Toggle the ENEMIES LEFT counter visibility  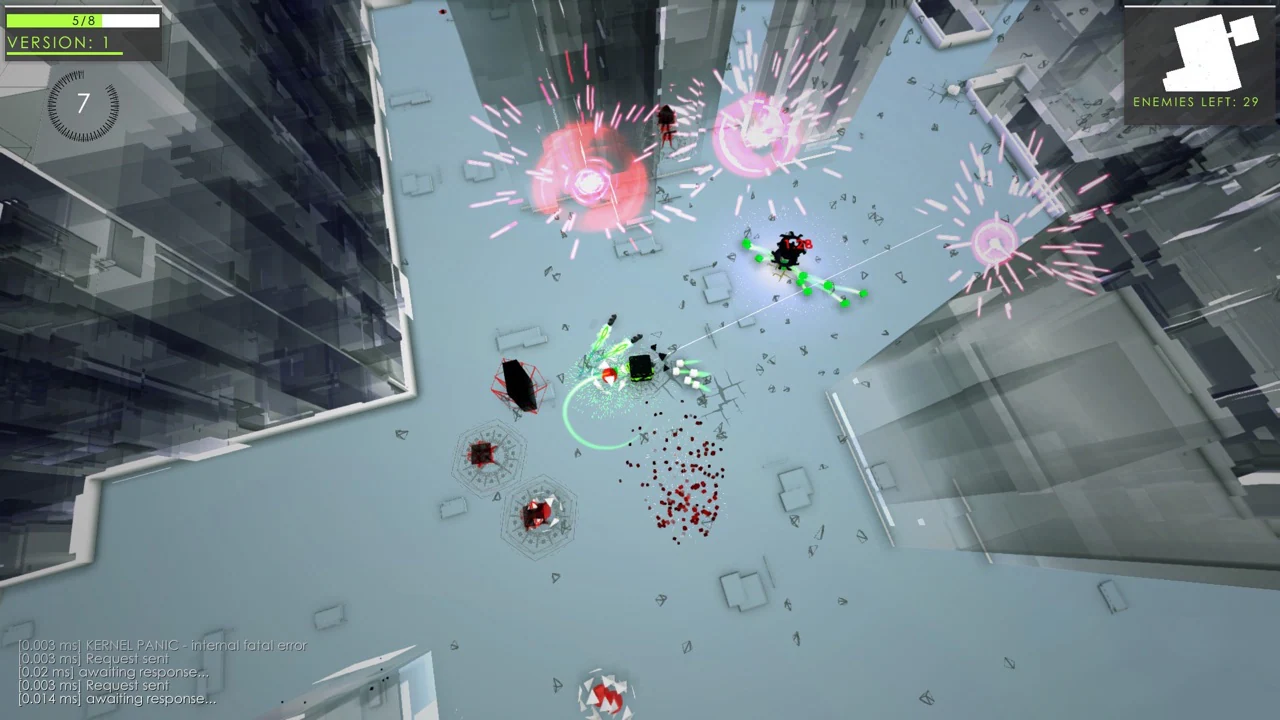[1195, 101]
